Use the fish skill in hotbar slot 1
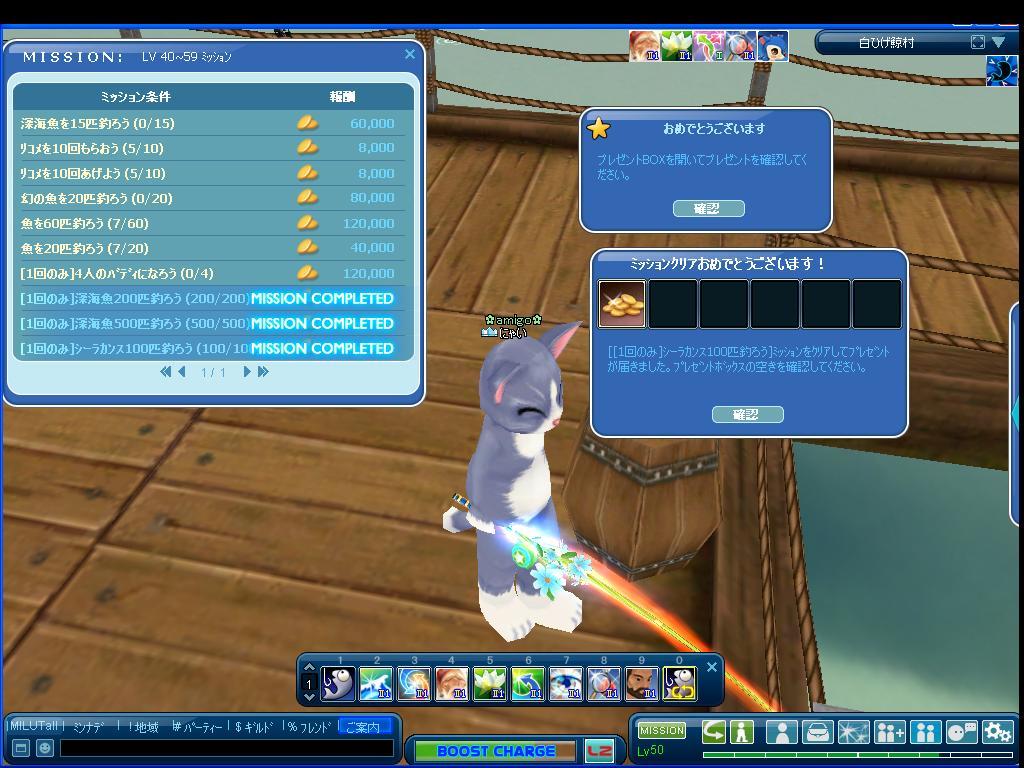 [x=338, y=684]
